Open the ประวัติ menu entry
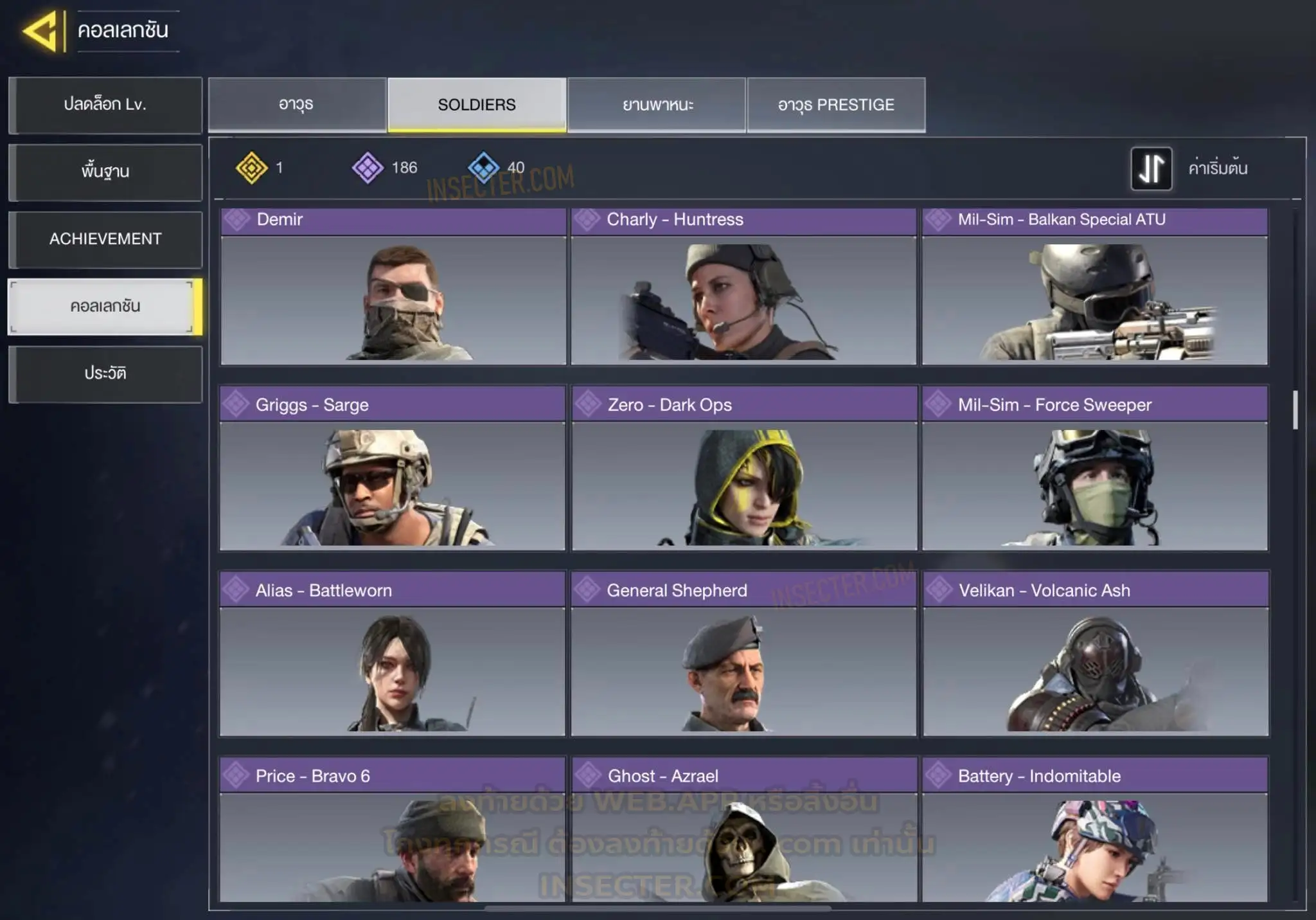1316x920 pixels. (105, 374)
